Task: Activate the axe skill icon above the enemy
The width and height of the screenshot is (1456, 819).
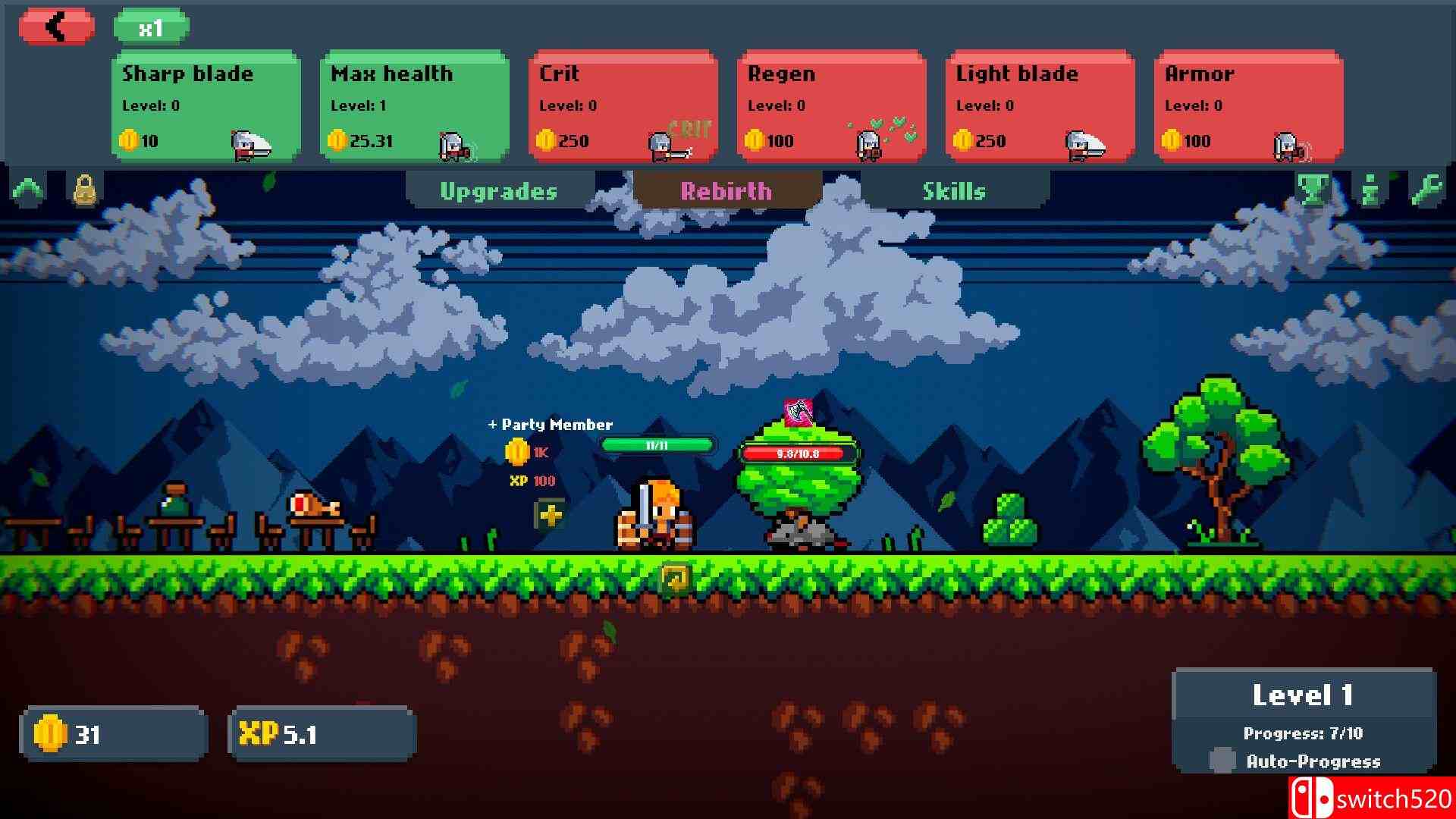Action: pos(798,413)
